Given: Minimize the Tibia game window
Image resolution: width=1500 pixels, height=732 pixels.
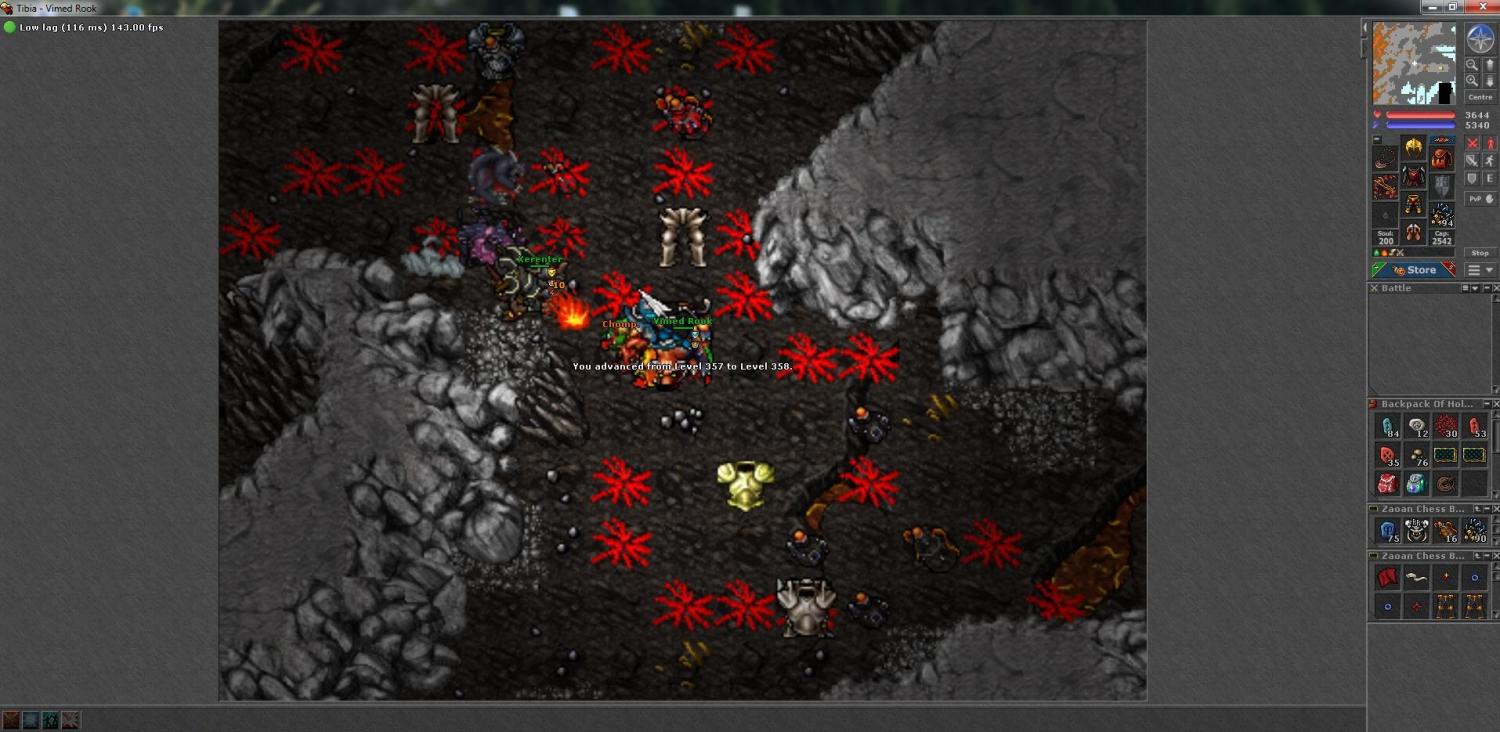Looking at the screenshot, I should (1431, 7).
